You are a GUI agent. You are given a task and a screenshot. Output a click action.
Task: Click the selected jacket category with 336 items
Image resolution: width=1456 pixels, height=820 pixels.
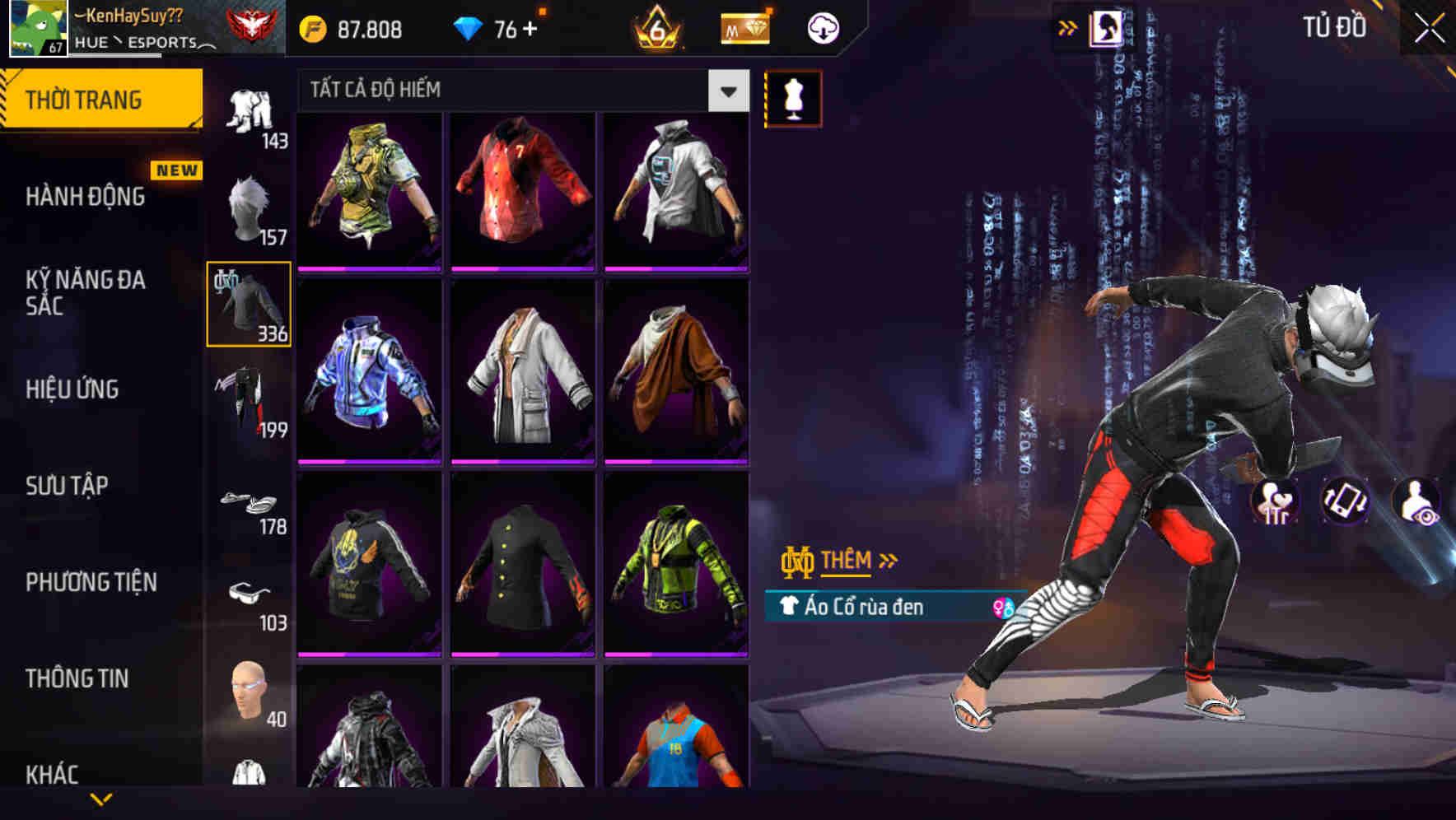coord(247,305)
